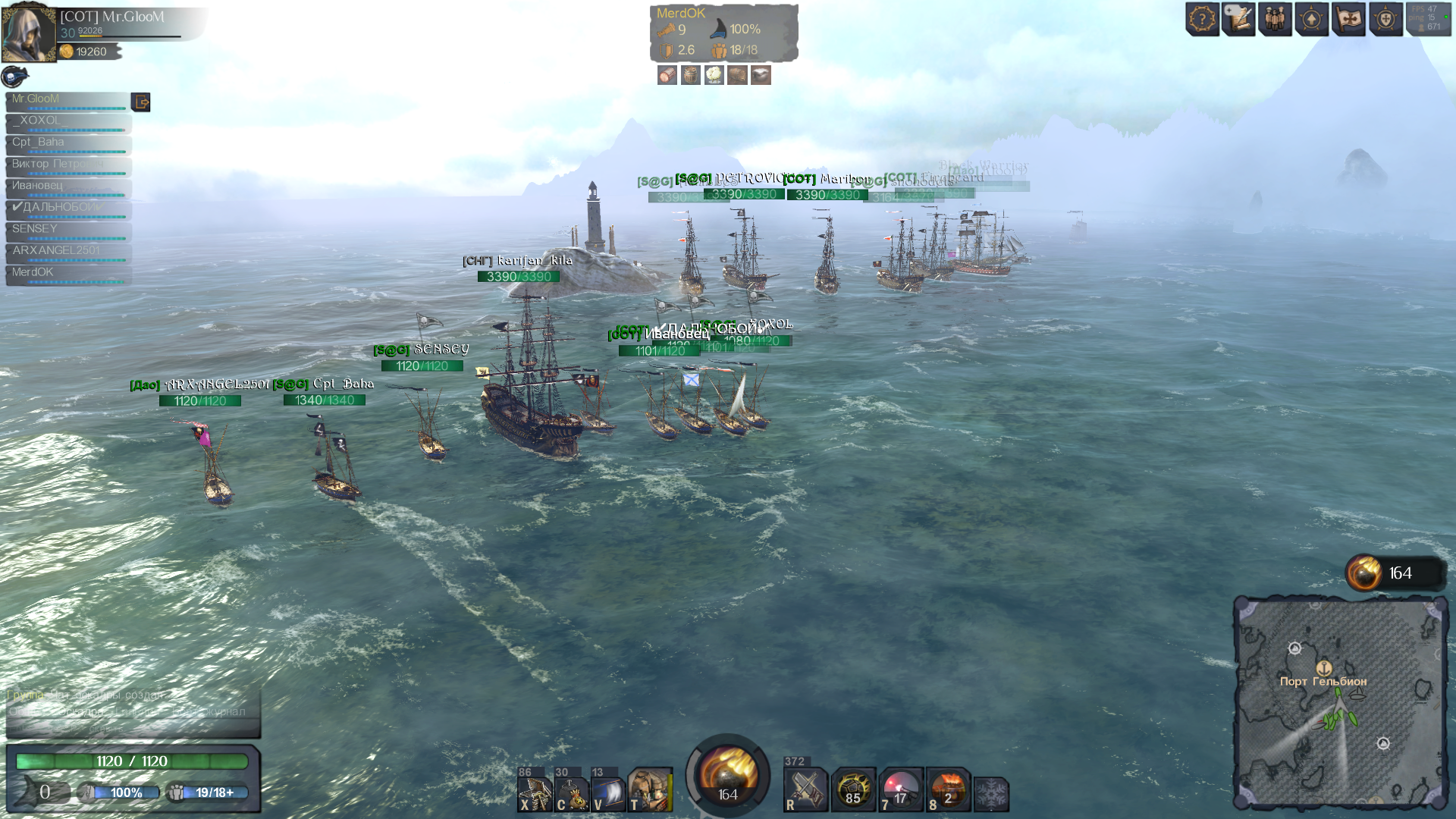Open the minimap near Порт Гельбион
This screenshot has width=1456, height=819.
tap(1339, 704)
